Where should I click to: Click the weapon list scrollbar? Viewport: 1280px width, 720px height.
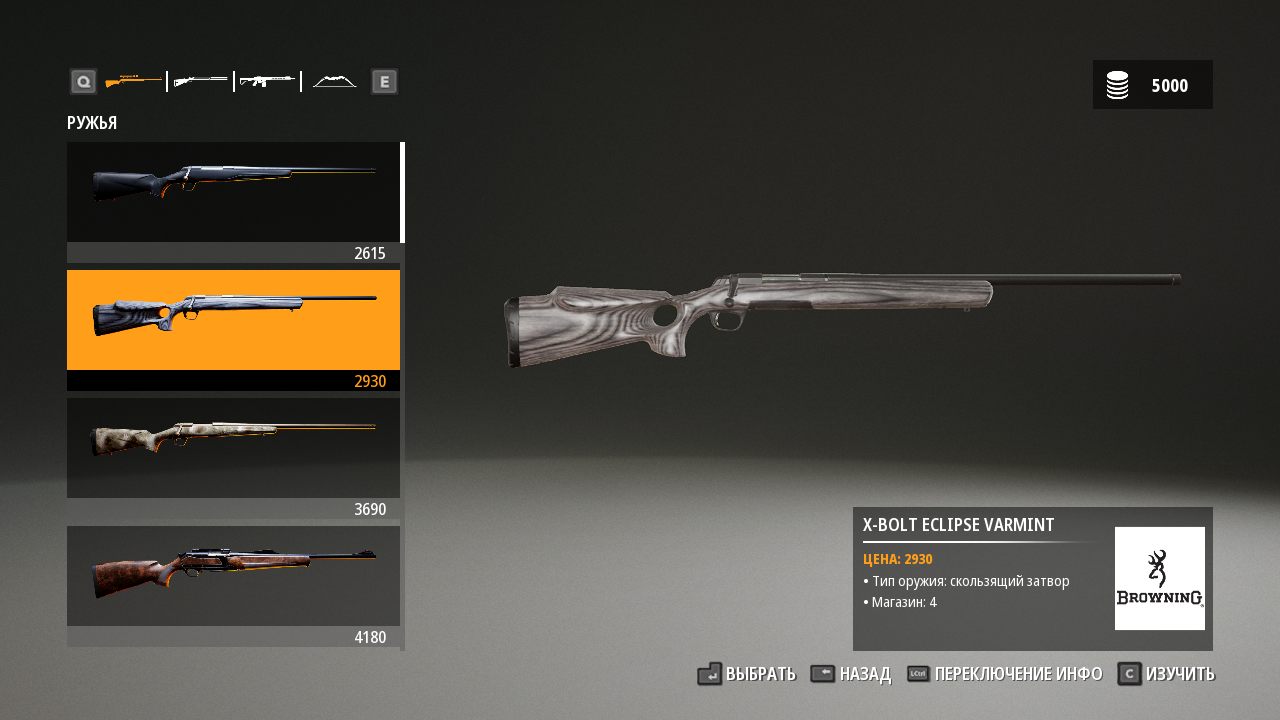403,193
